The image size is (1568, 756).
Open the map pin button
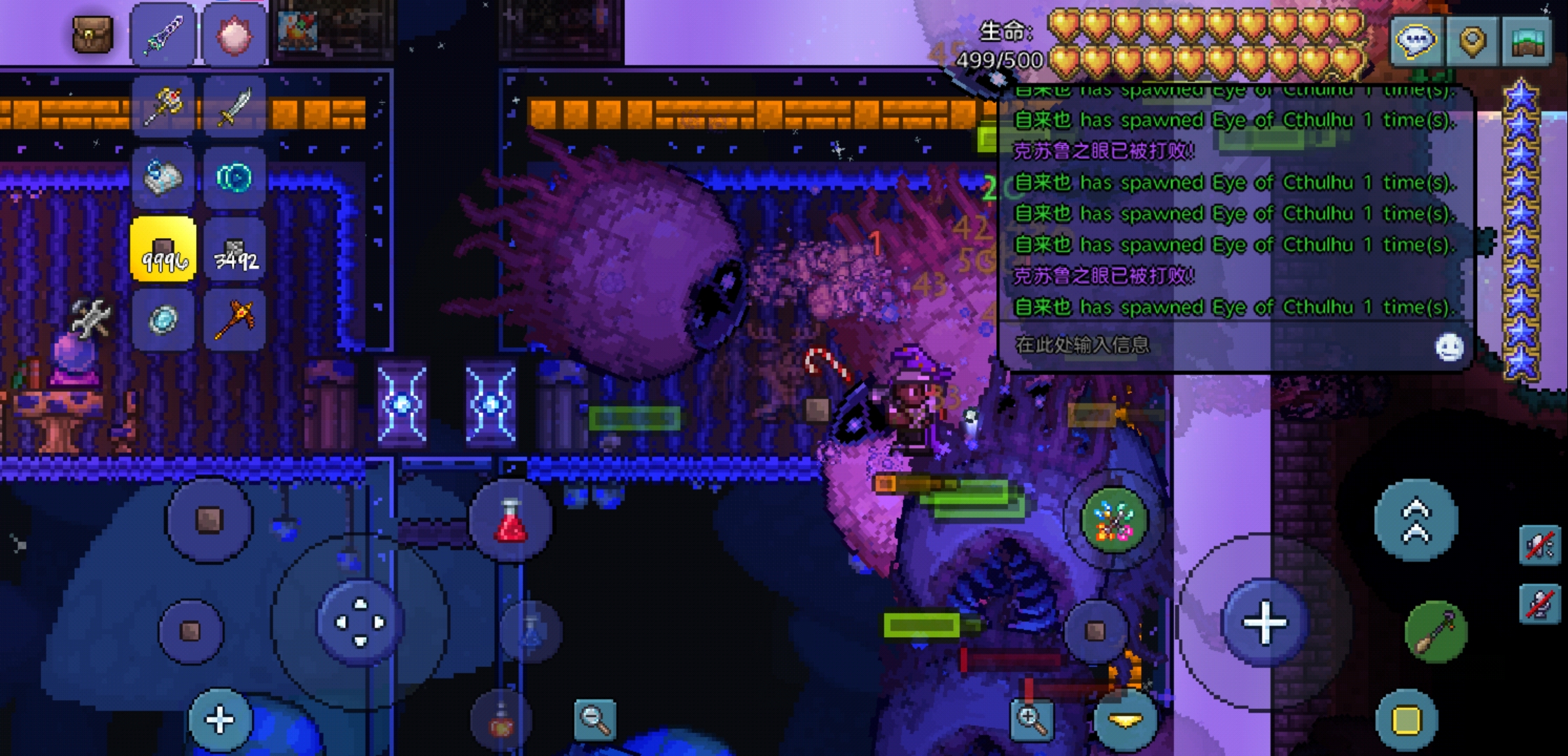coord(1472,41)
